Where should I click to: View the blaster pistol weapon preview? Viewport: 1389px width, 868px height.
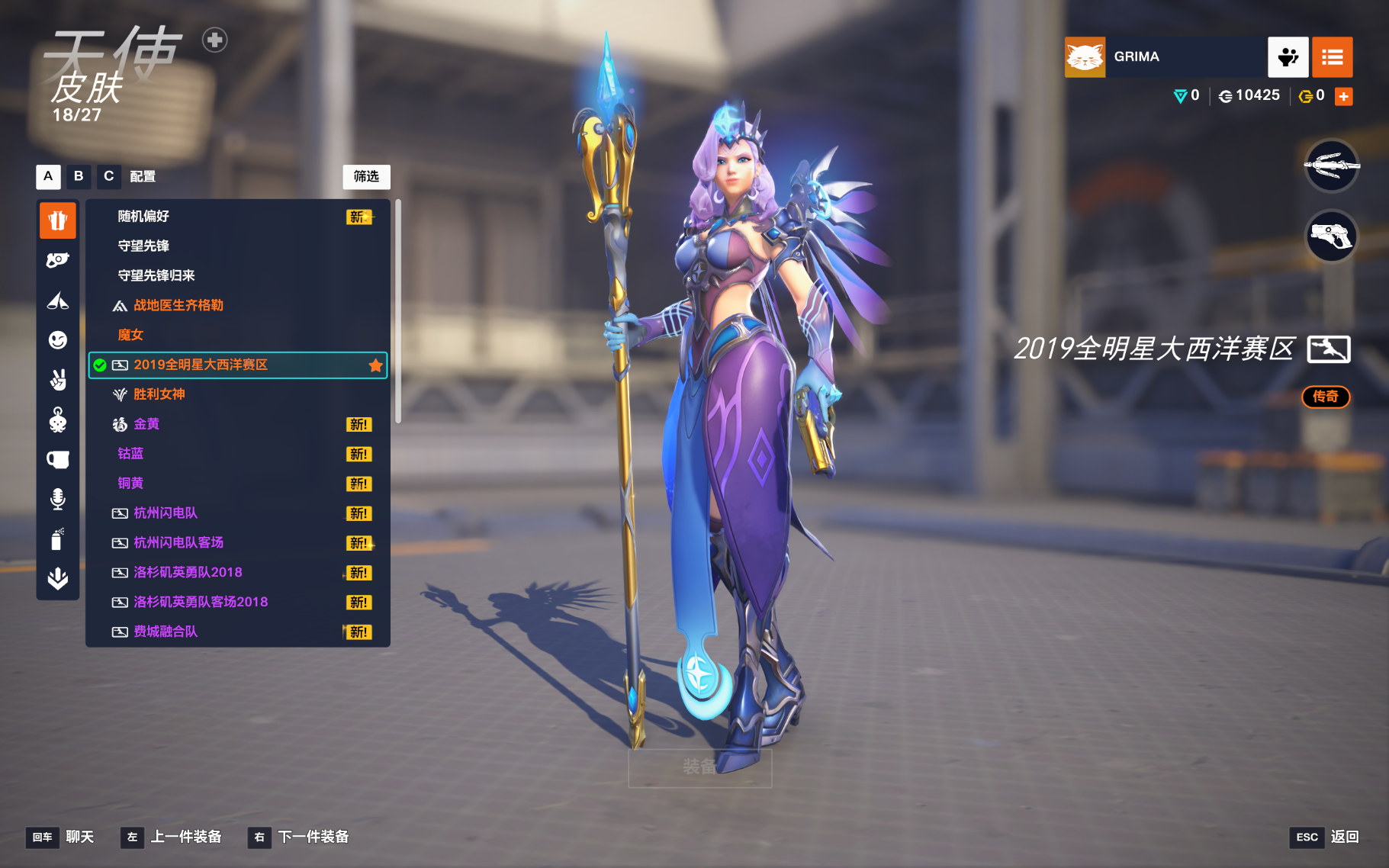[x=1331, y=236]
